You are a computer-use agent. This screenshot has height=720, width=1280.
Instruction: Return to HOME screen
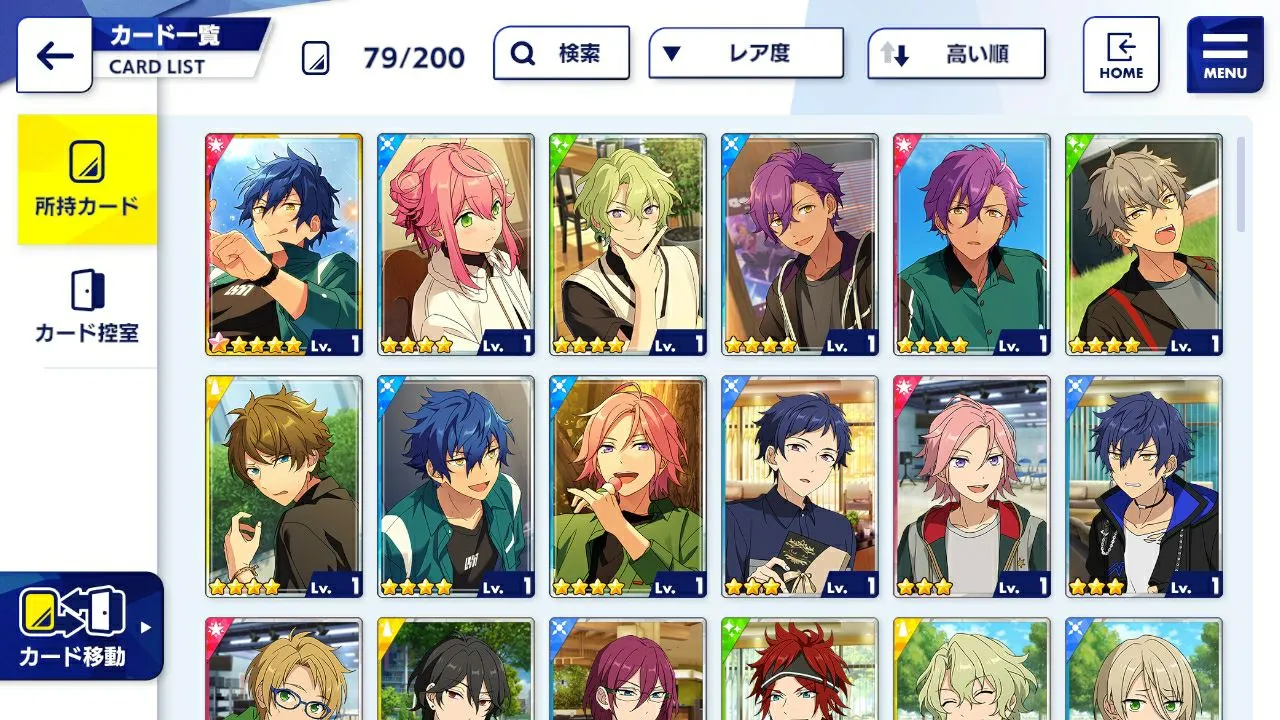tap(1121, 55)
